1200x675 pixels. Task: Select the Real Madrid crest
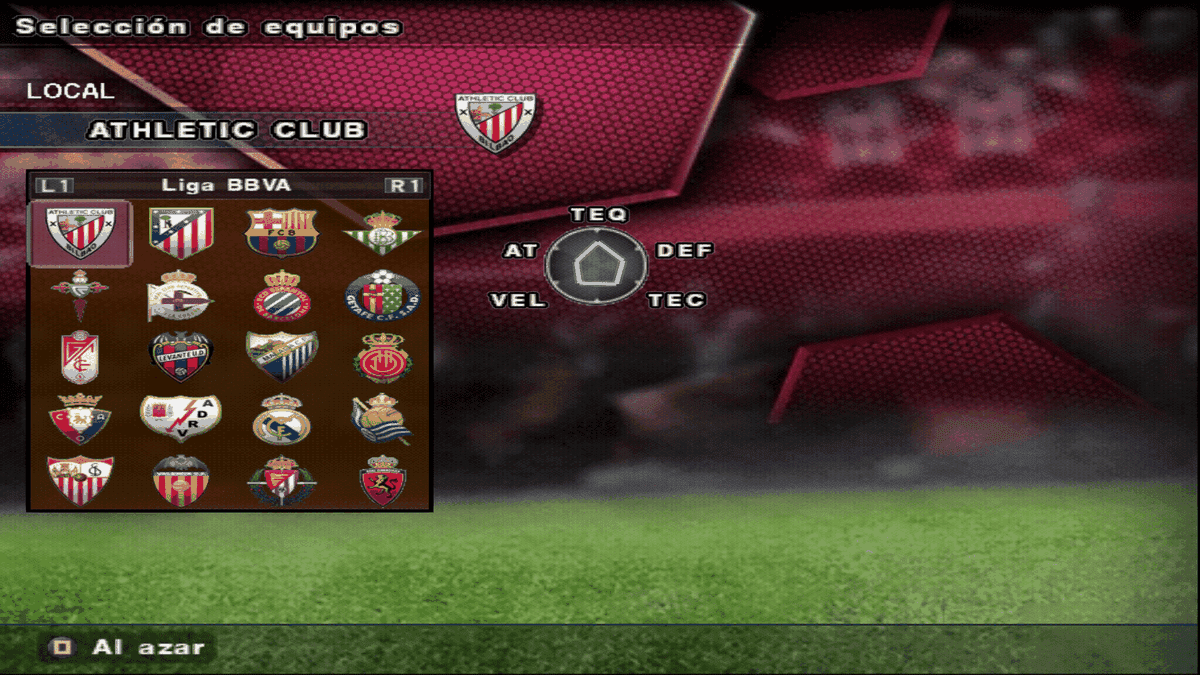coord(281,419)
